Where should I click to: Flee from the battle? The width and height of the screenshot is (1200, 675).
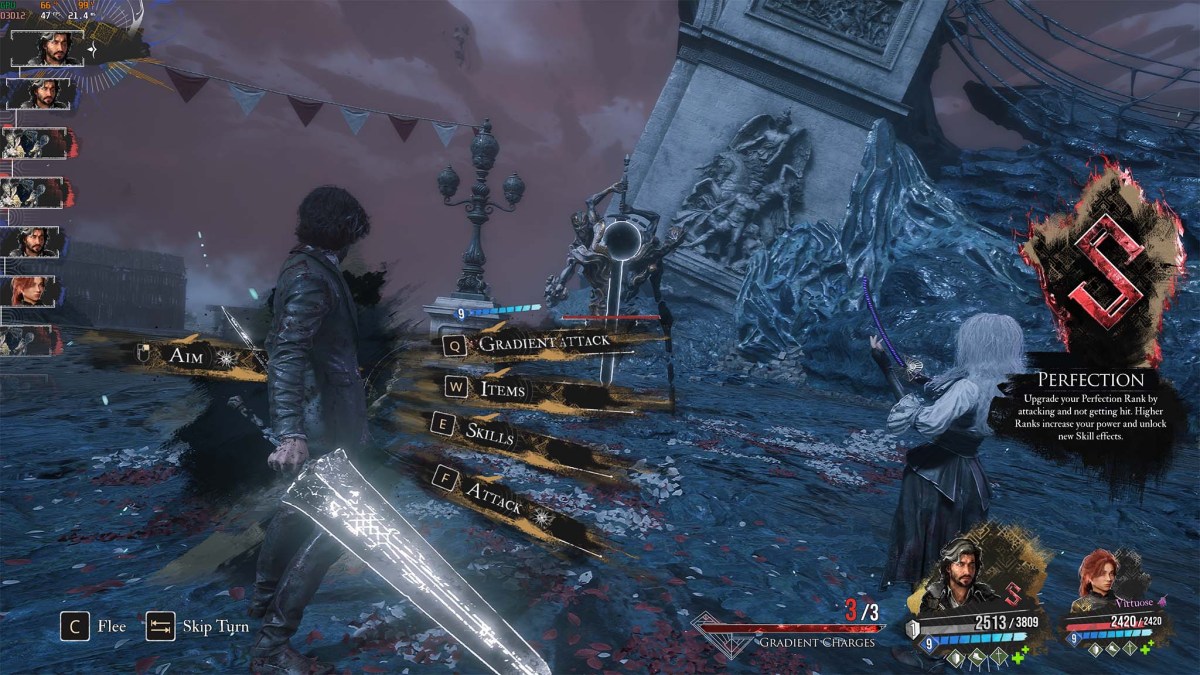(x=97, y=627)
